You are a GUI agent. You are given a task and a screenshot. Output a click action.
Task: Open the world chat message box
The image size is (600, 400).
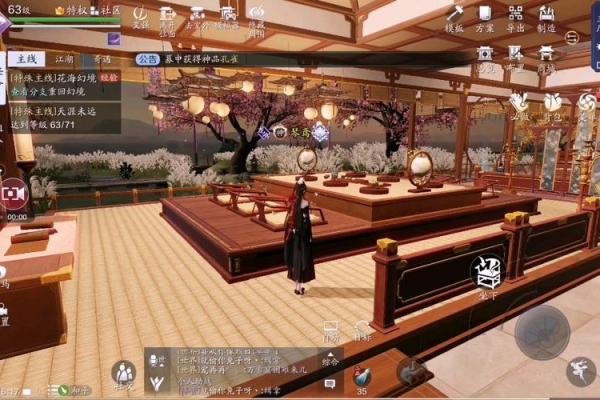(230, 369)
